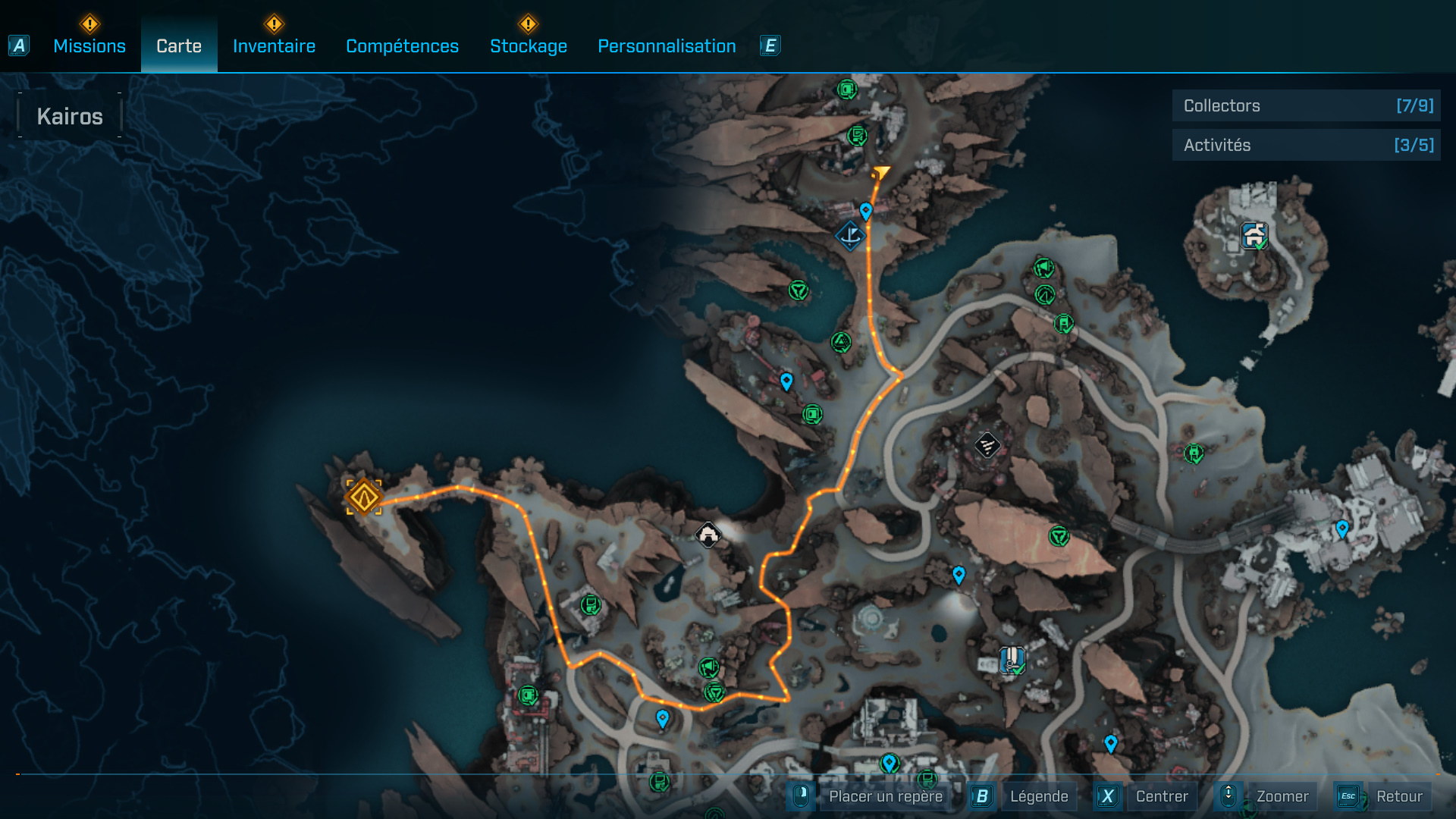Select the fast travel icon on northeast island

tap(1254, 236)
